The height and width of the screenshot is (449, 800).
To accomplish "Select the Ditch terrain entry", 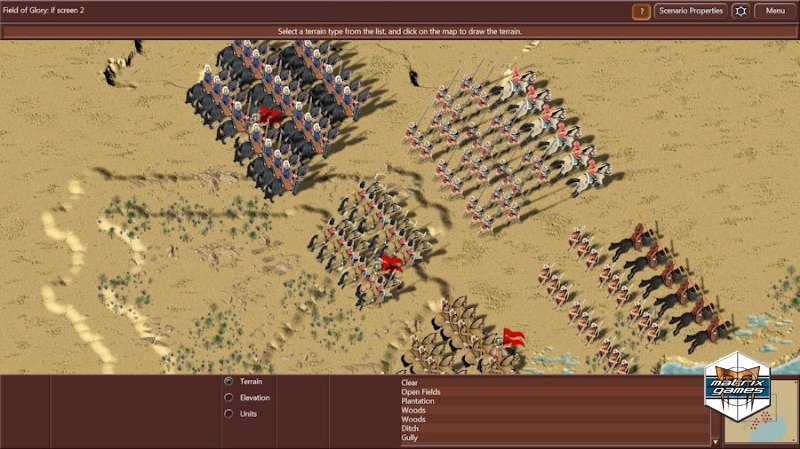I will 411,429.
